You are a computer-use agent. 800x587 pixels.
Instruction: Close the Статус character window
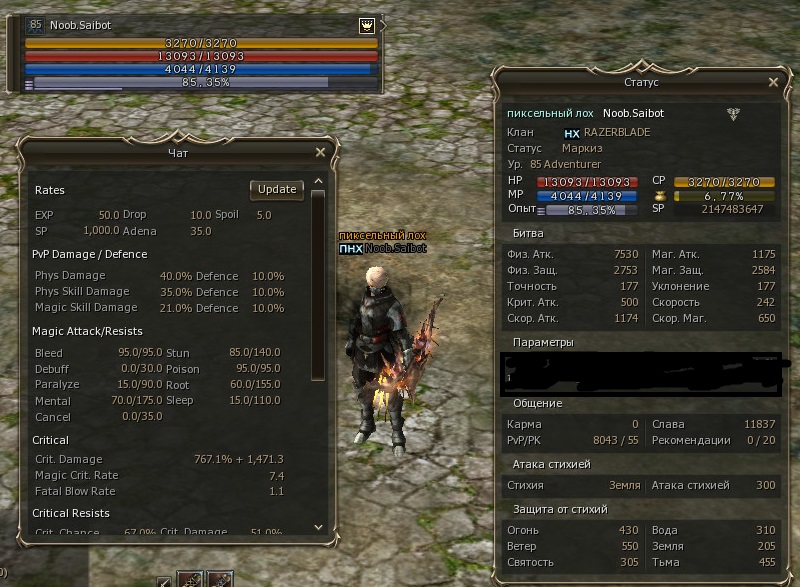773,83
